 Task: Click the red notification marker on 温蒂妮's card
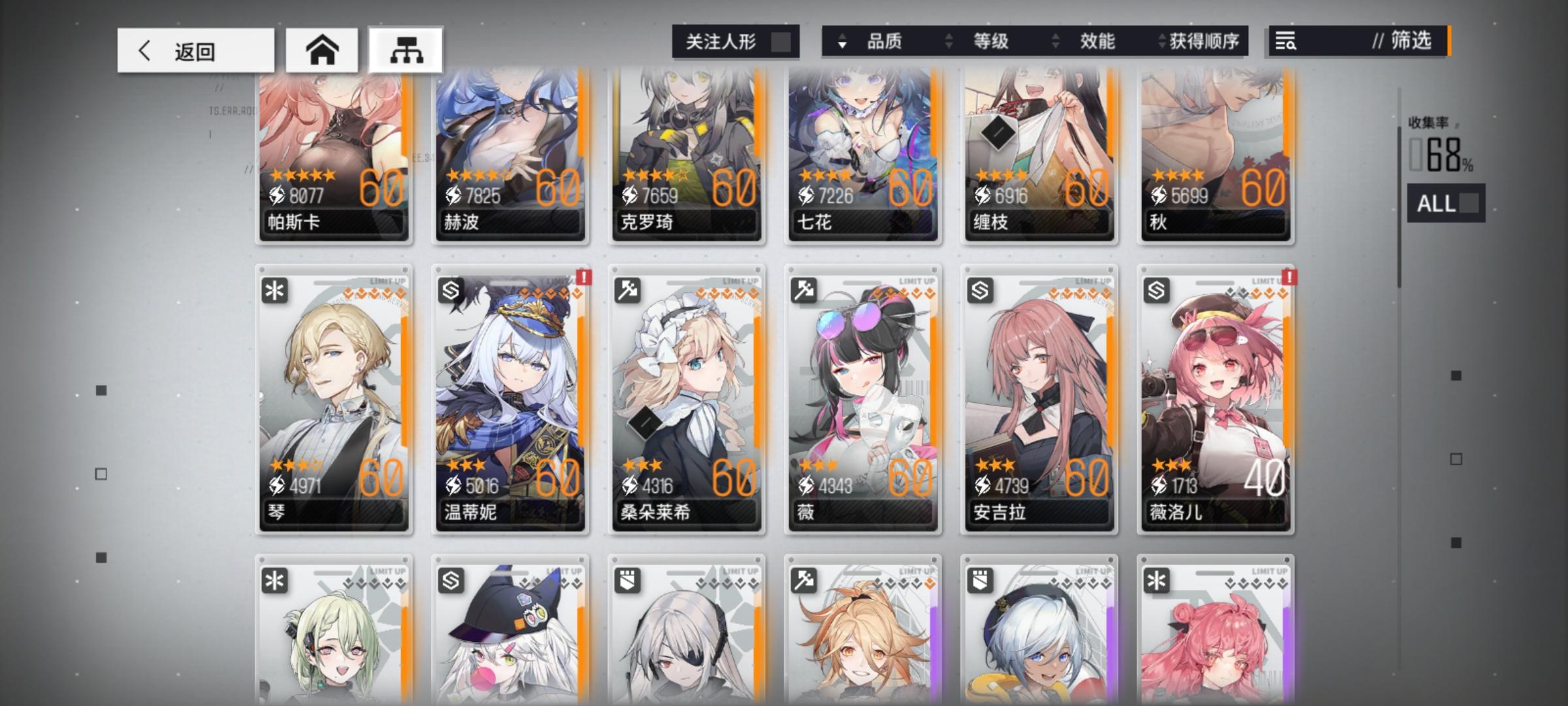[x=583, y=278]
